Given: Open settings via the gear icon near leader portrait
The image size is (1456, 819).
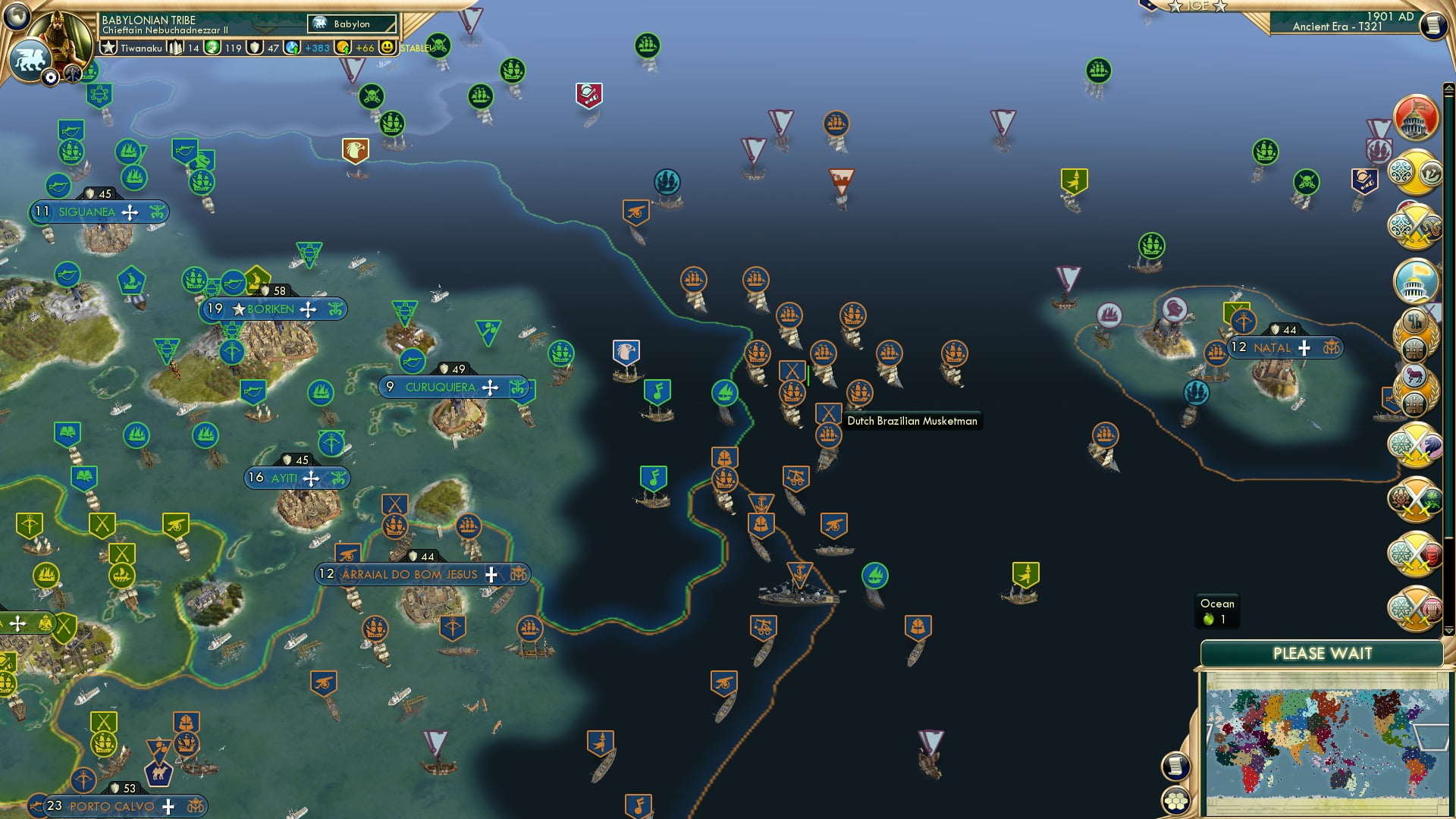Looking at the screenshot, I should (x=51, y=76).
